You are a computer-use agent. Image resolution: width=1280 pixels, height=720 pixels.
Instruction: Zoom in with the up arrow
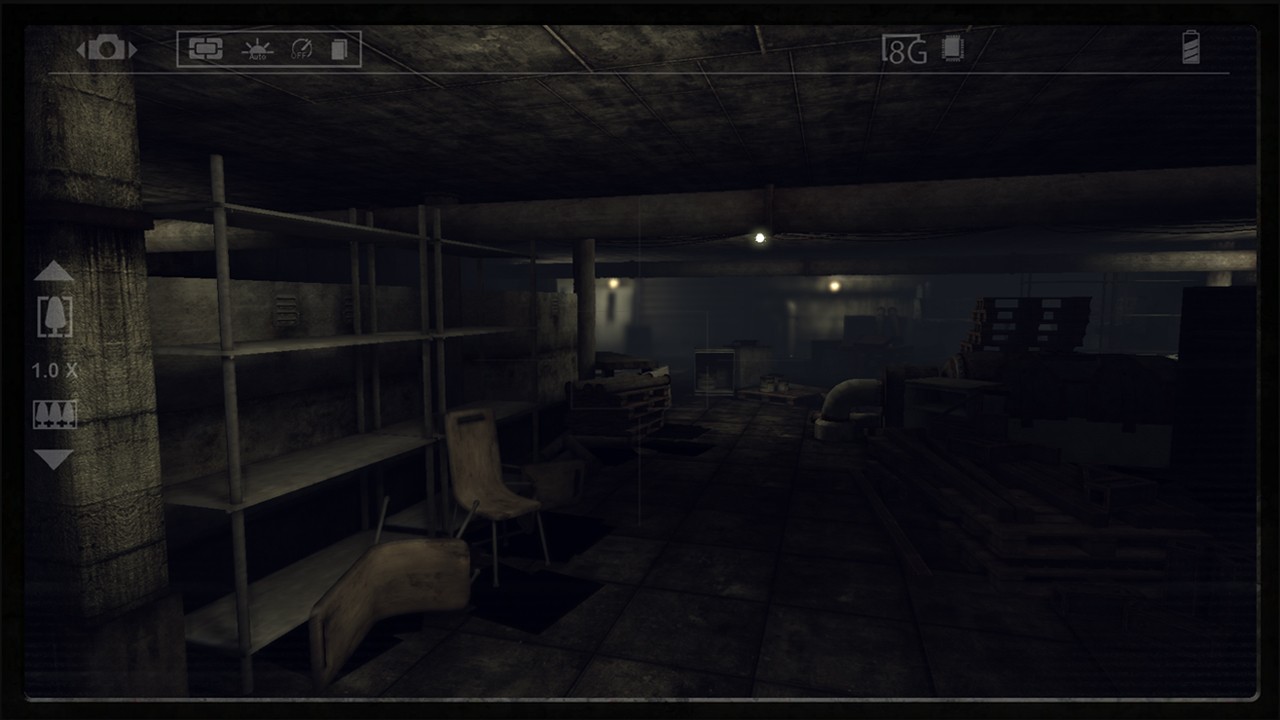pos(54,271)
